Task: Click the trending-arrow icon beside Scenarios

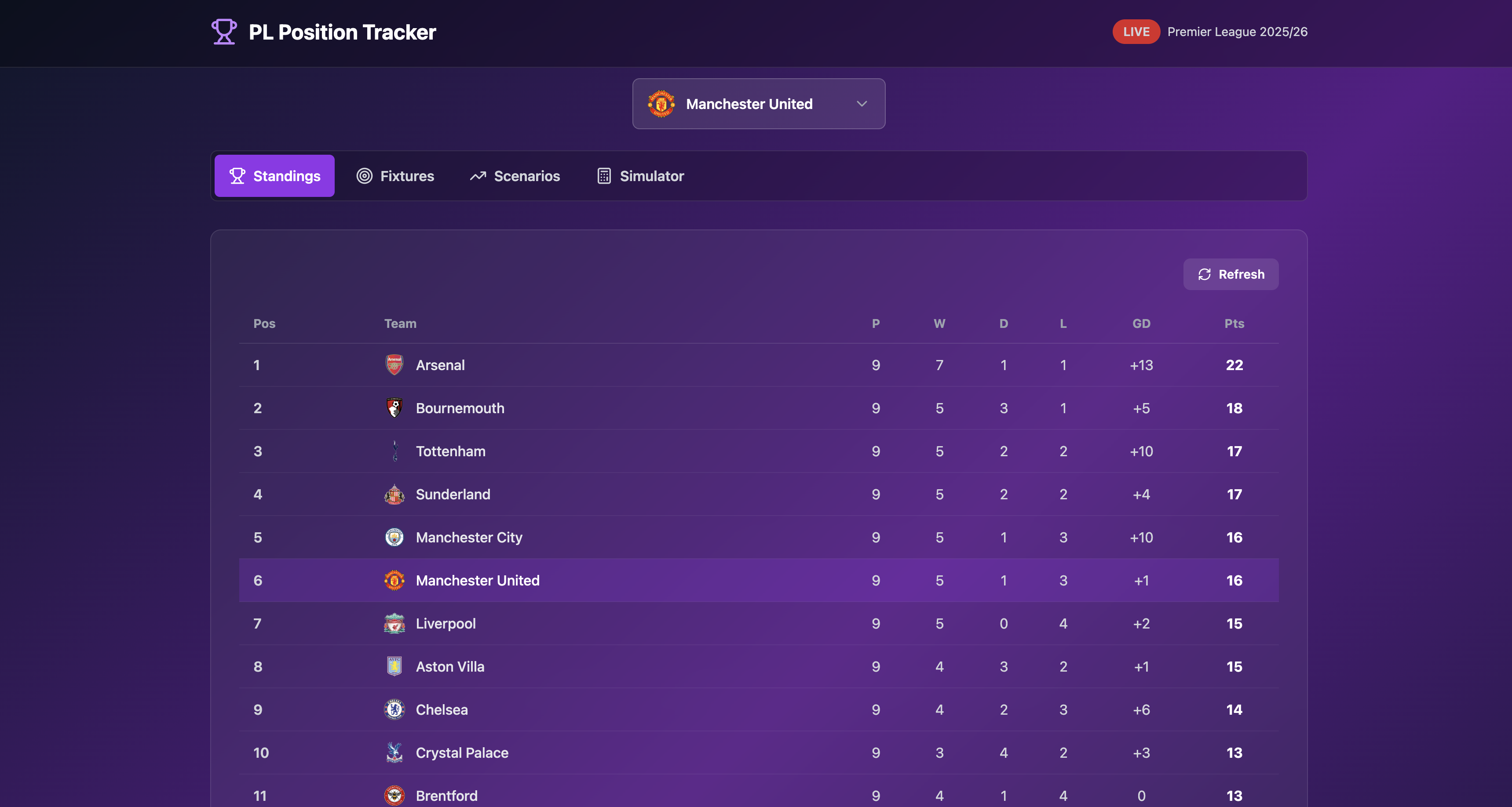Action: point(478,175)
